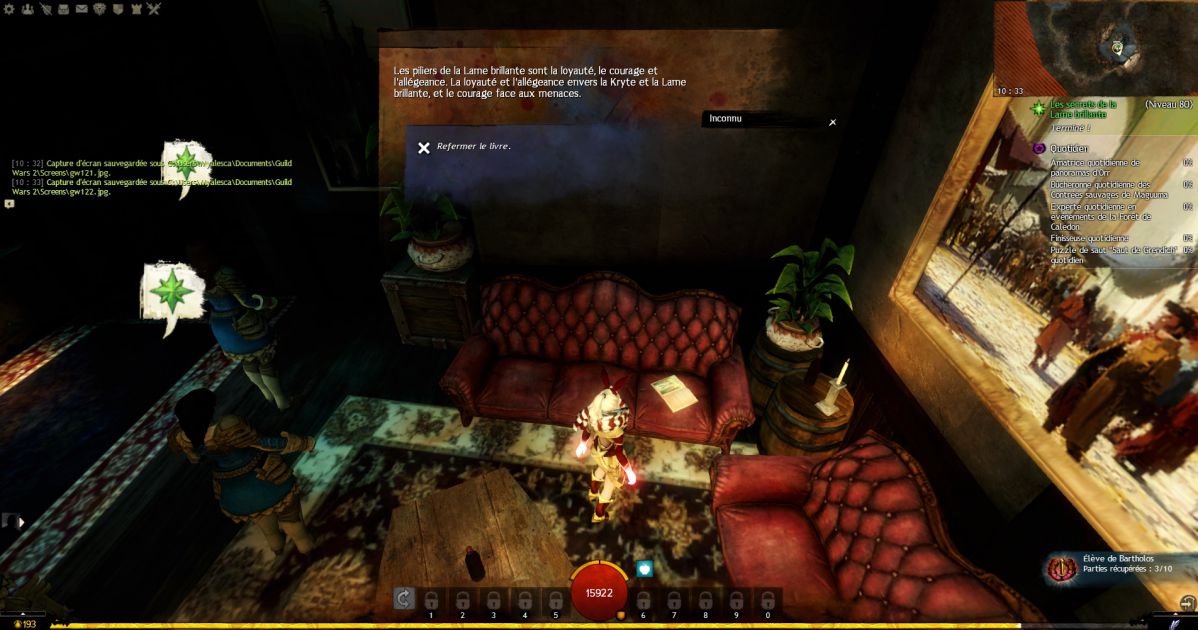The height and width of the screenshot is (630, 1198).
Task: Open the hero panel icon
Action: [x=45, y=9]
